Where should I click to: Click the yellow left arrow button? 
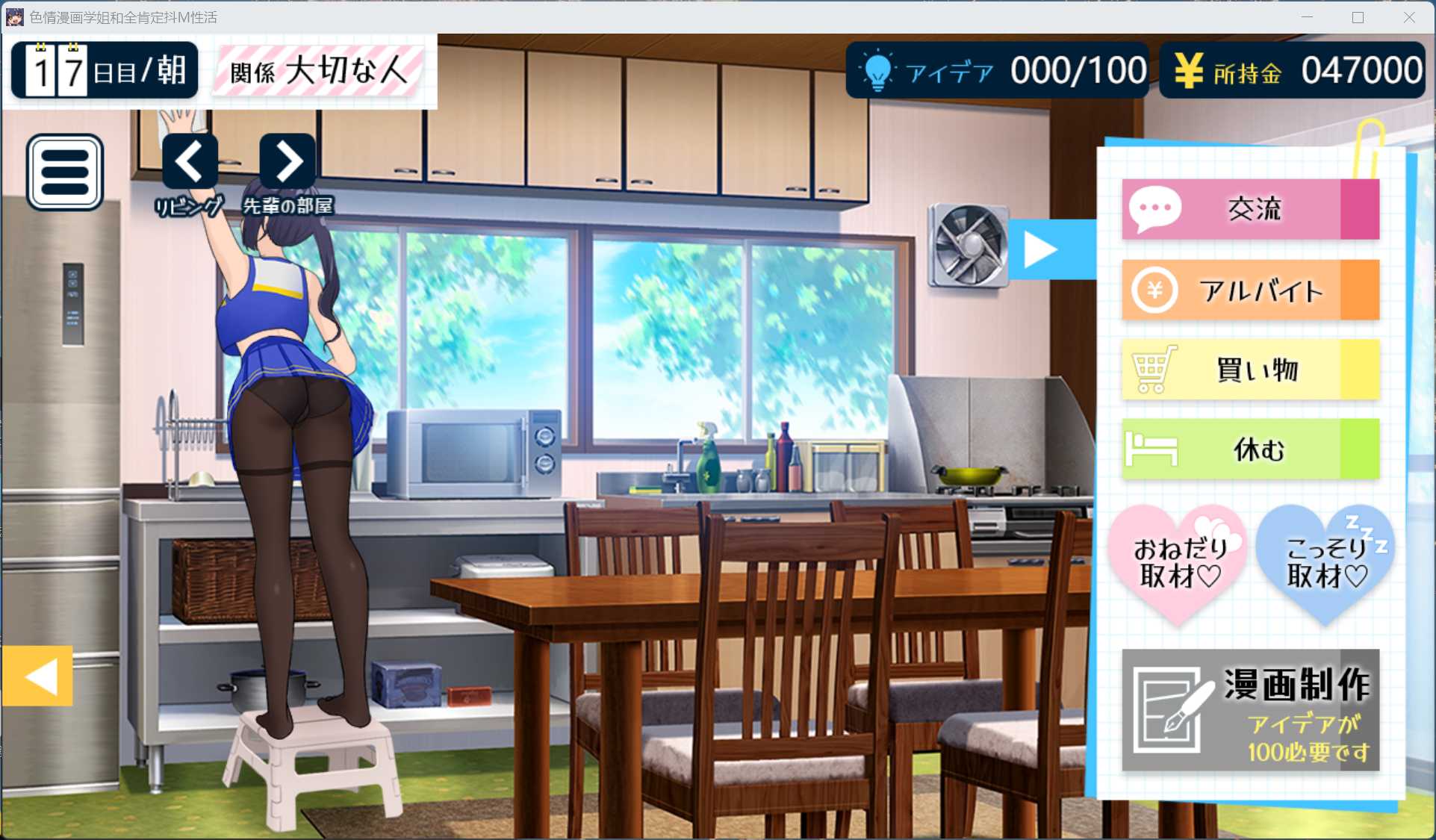click(38, 676)
